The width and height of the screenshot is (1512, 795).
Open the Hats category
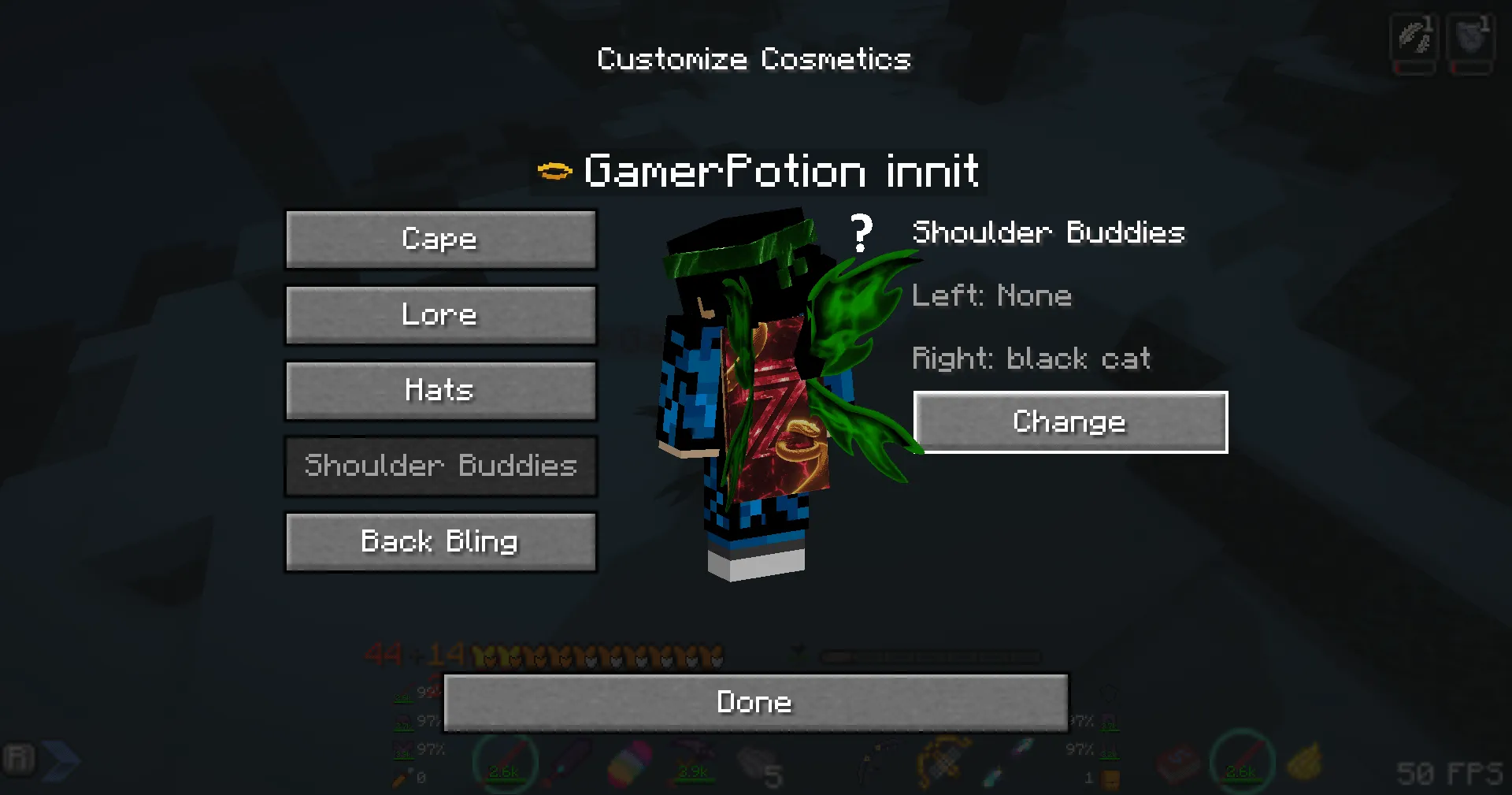[441, 390]
